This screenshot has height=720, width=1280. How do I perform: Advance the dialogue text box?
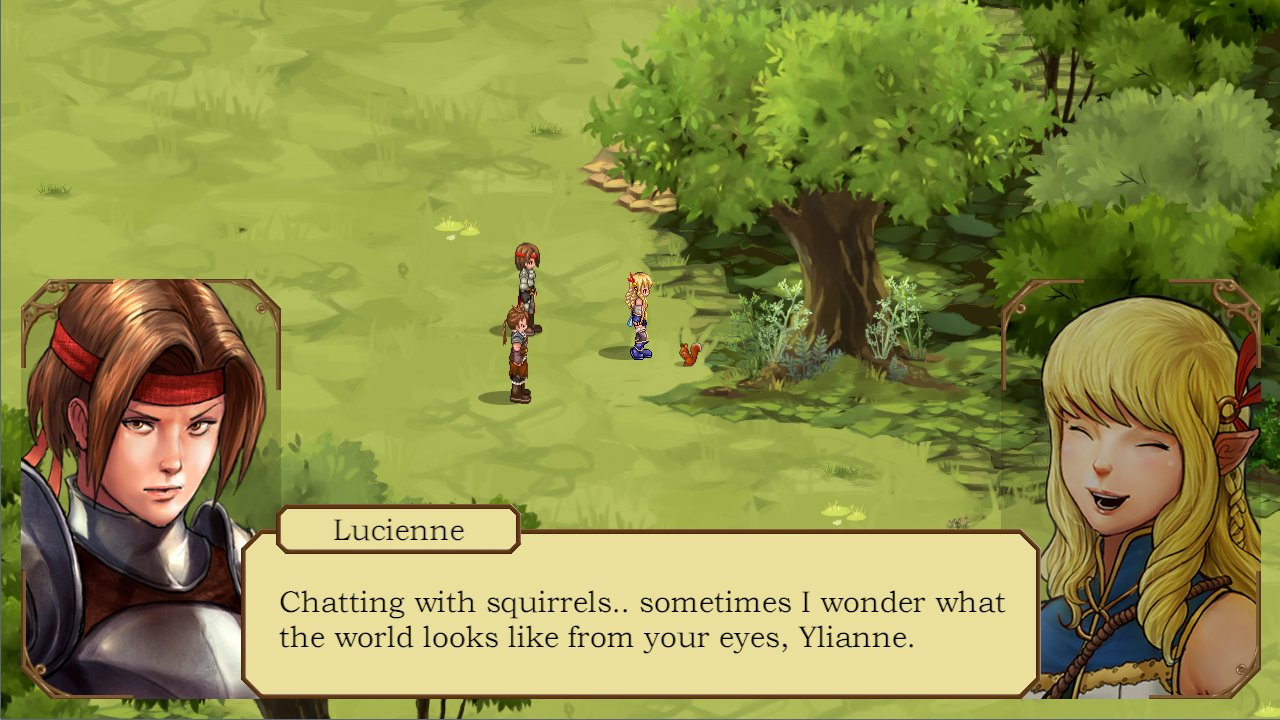[x=640, y=620]
